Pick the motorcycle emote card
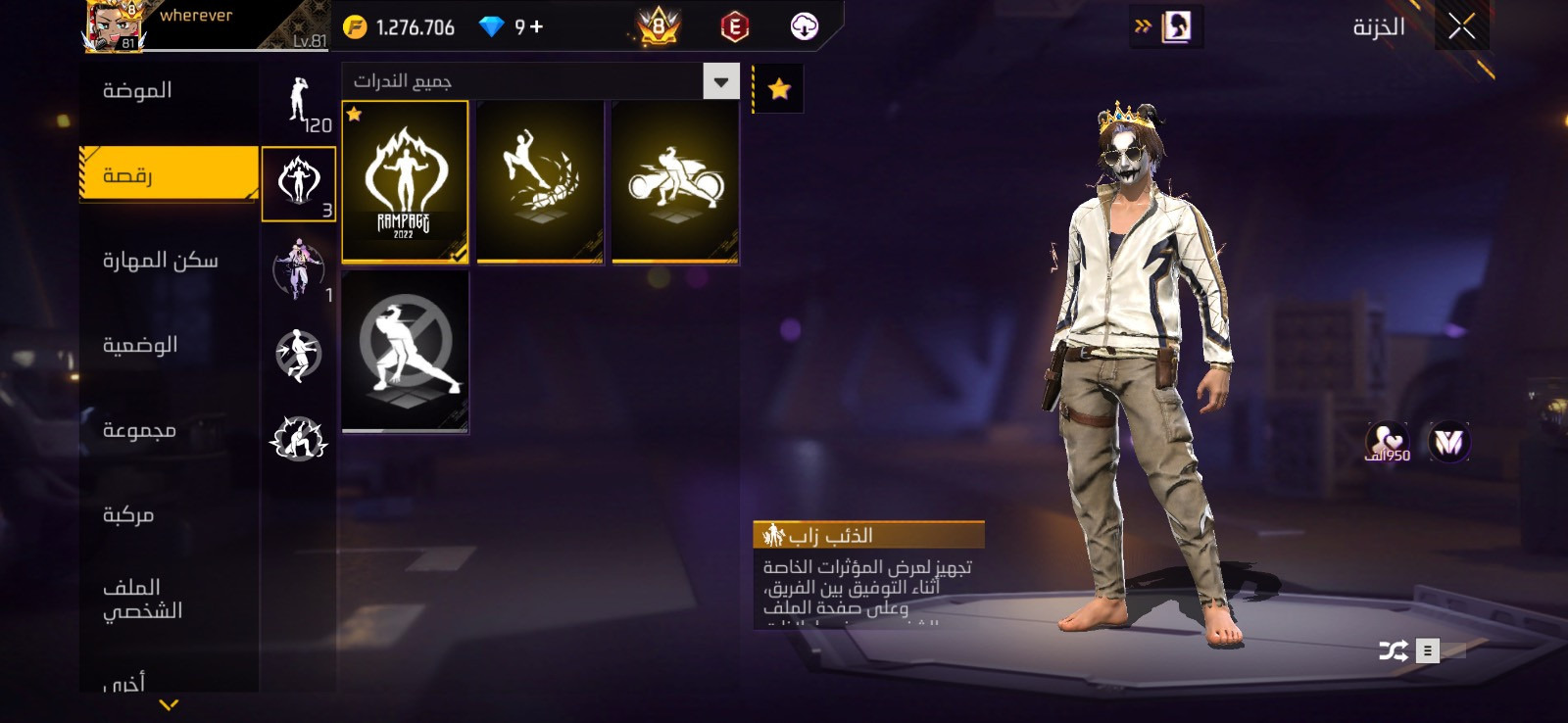Image resolution: width=1568 pixels, height=723 pixels. pos(675,182)
